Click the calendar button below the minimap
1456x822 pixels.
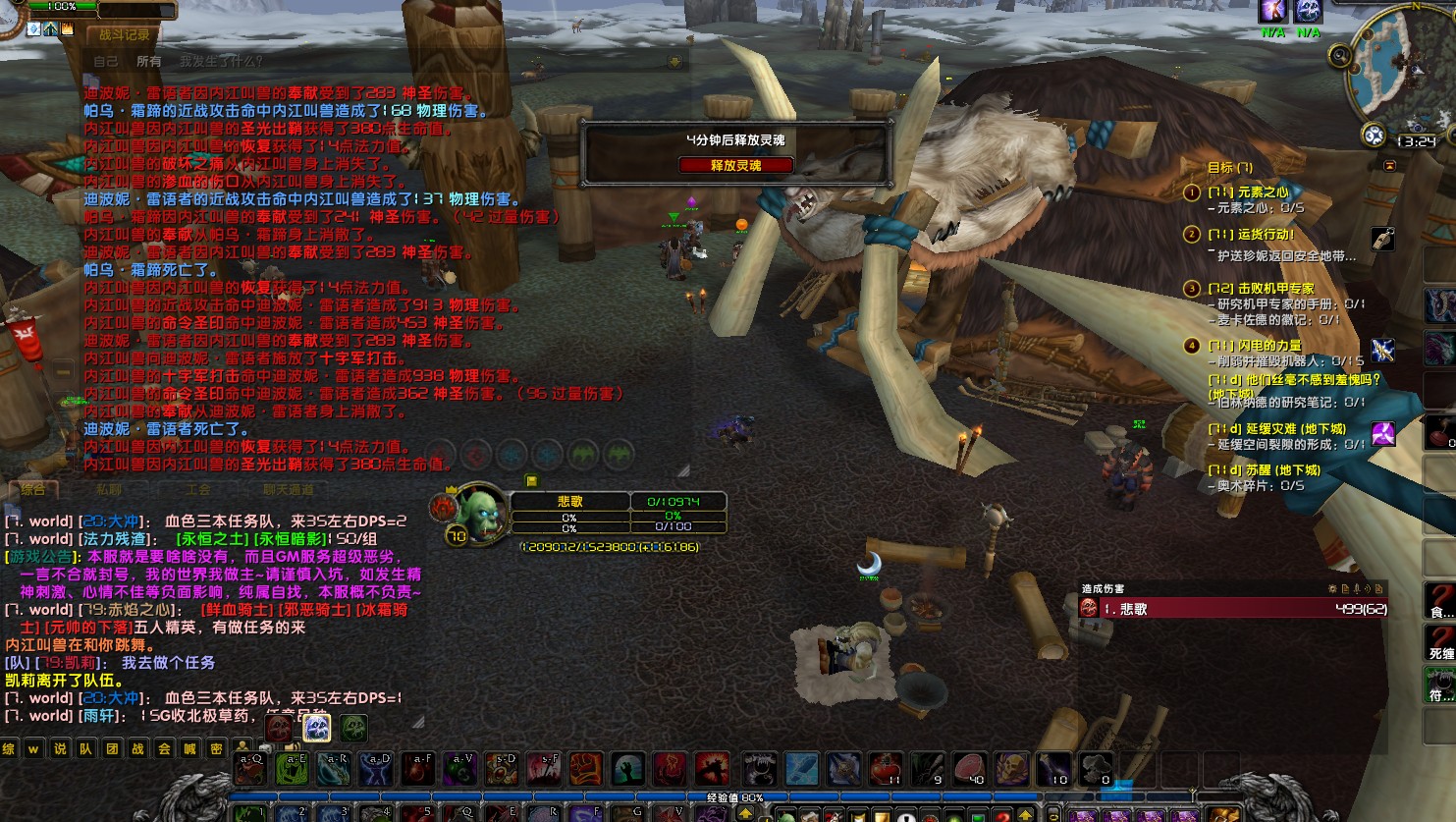click(1374, 136)
